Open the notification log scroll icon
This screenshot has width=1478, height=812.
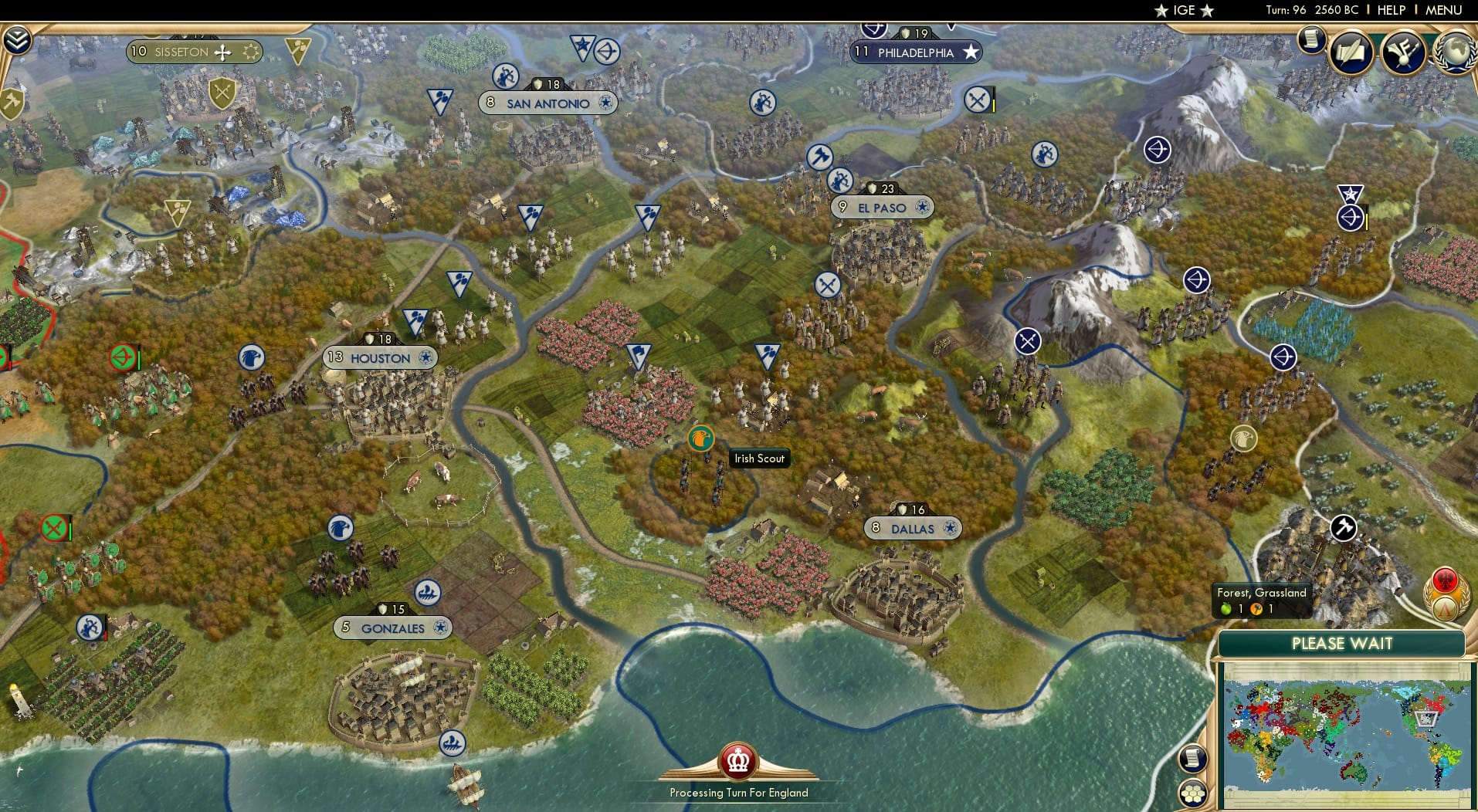click(1310, 39)
